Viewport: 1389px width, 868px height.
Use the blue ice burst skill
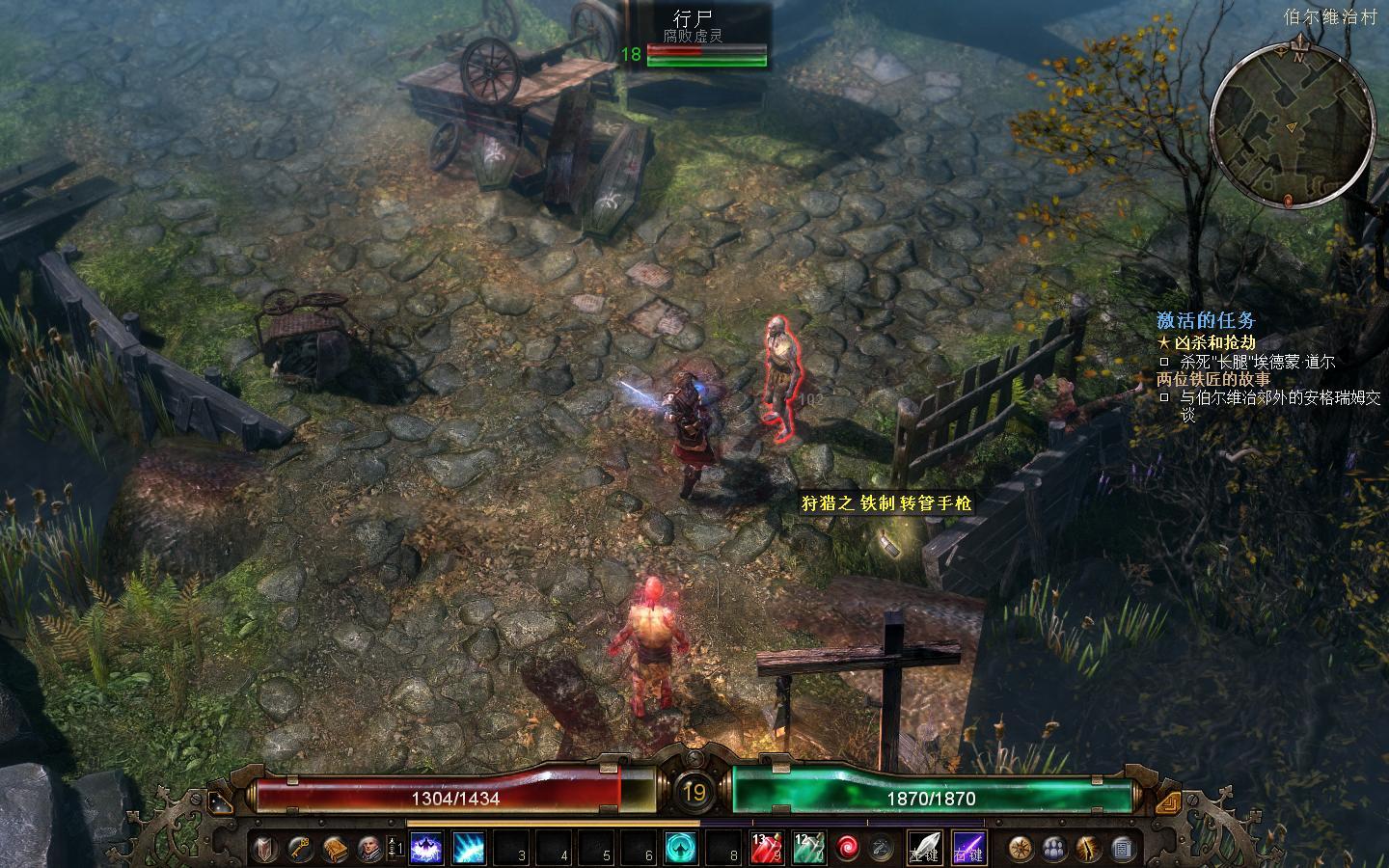(x=469, y=849)
